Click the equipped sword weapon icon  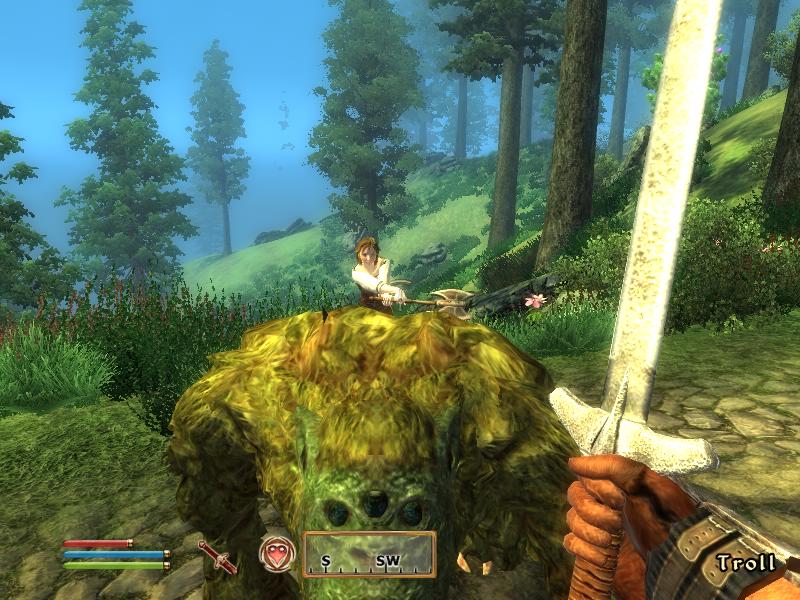[x=217, y=556]
